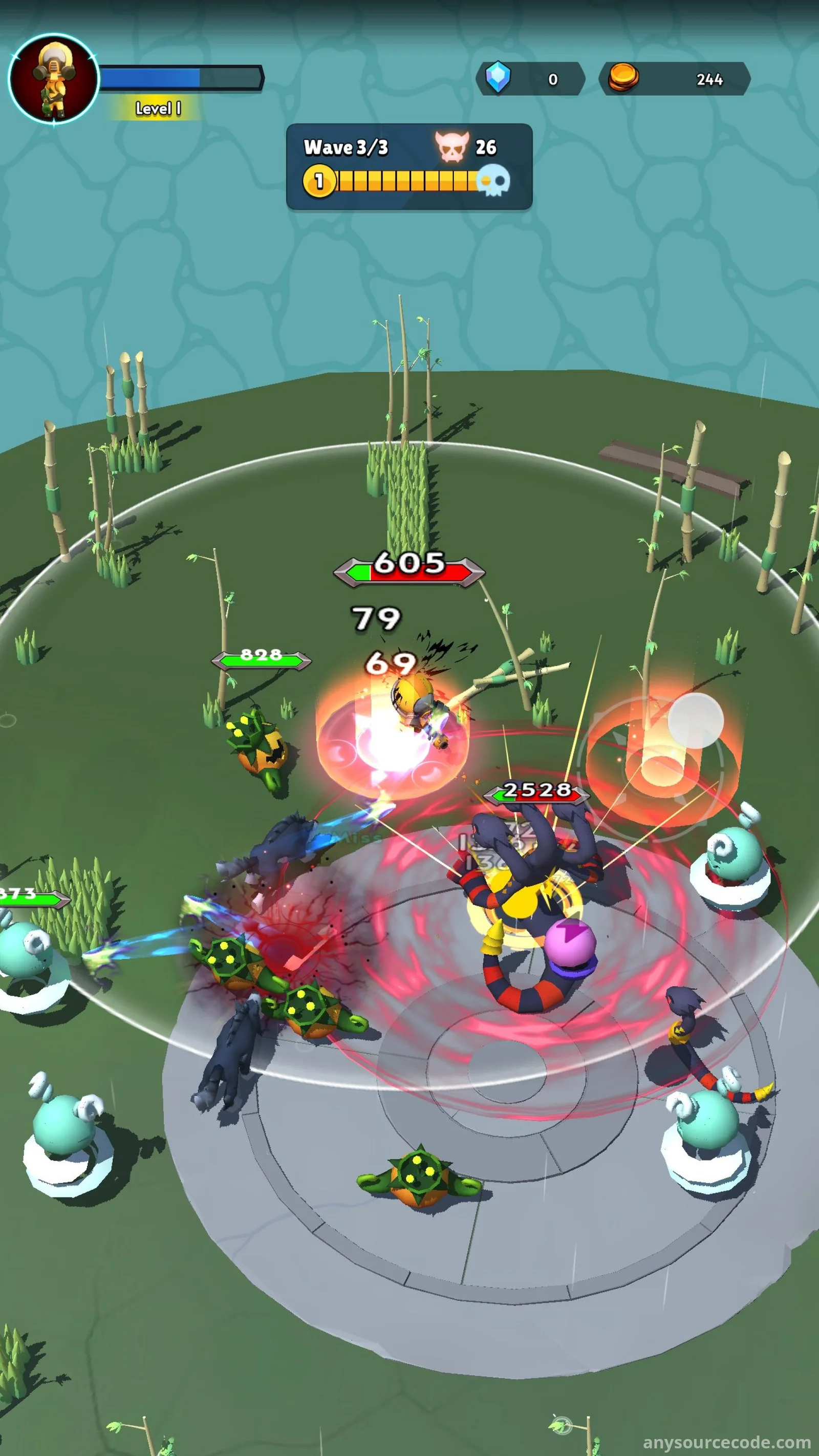
Task: Tap the gold coin currency icon
Action: click(623, 78)
